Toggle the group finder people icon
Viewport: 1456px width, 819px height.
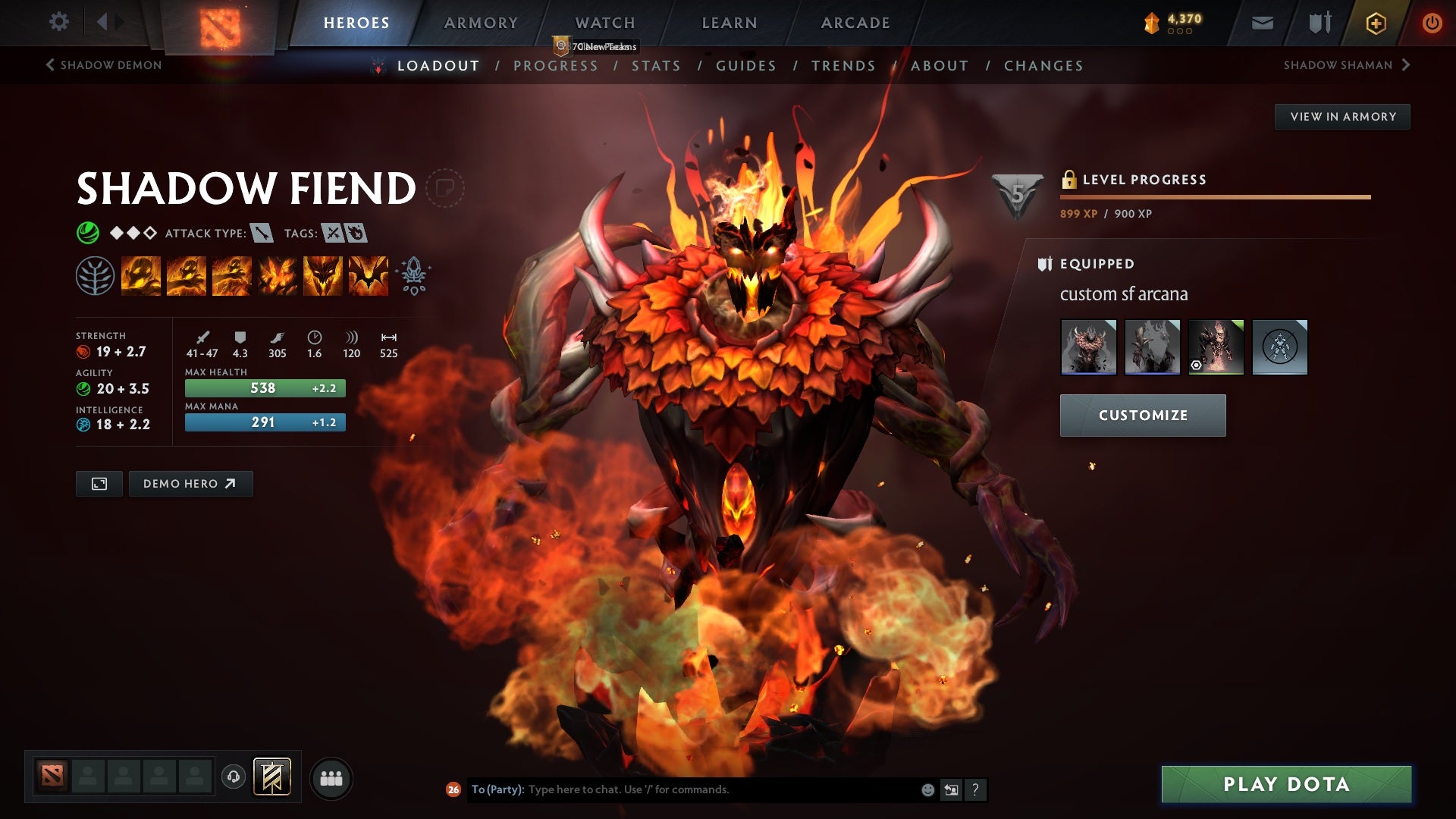[331, 777]
